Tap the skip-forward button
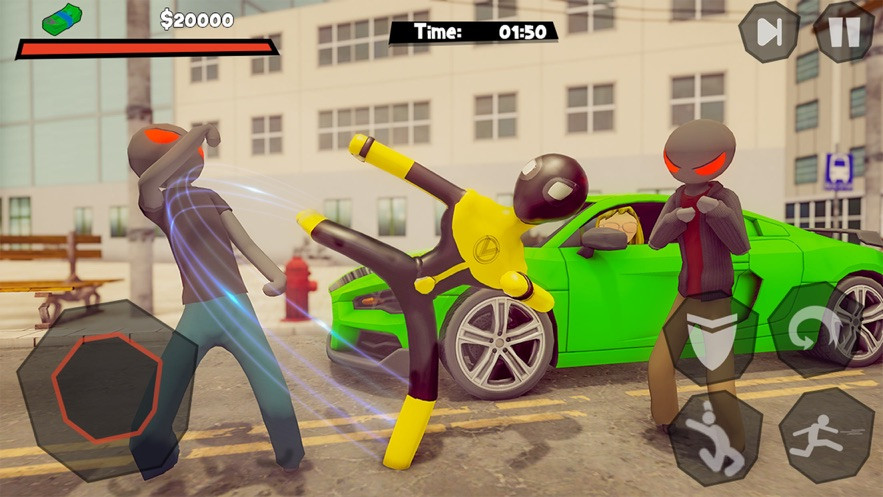 click(769, 32)
